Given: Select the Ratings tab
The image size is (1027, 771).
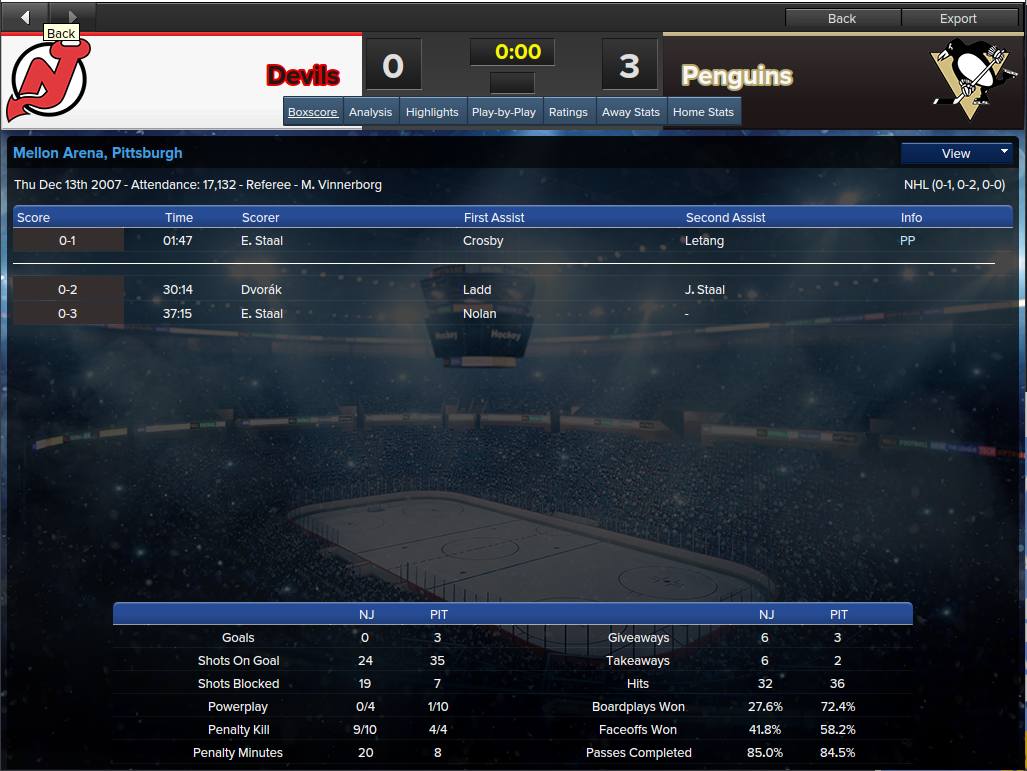Looking at the screenshot, I should coord(568,112).
